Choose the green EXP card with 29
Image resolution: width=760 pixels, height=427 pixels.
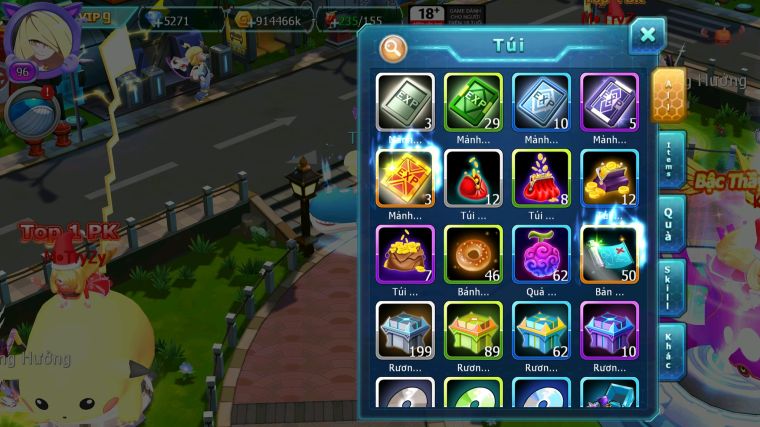pyautogui.click(x=473, y=102)
